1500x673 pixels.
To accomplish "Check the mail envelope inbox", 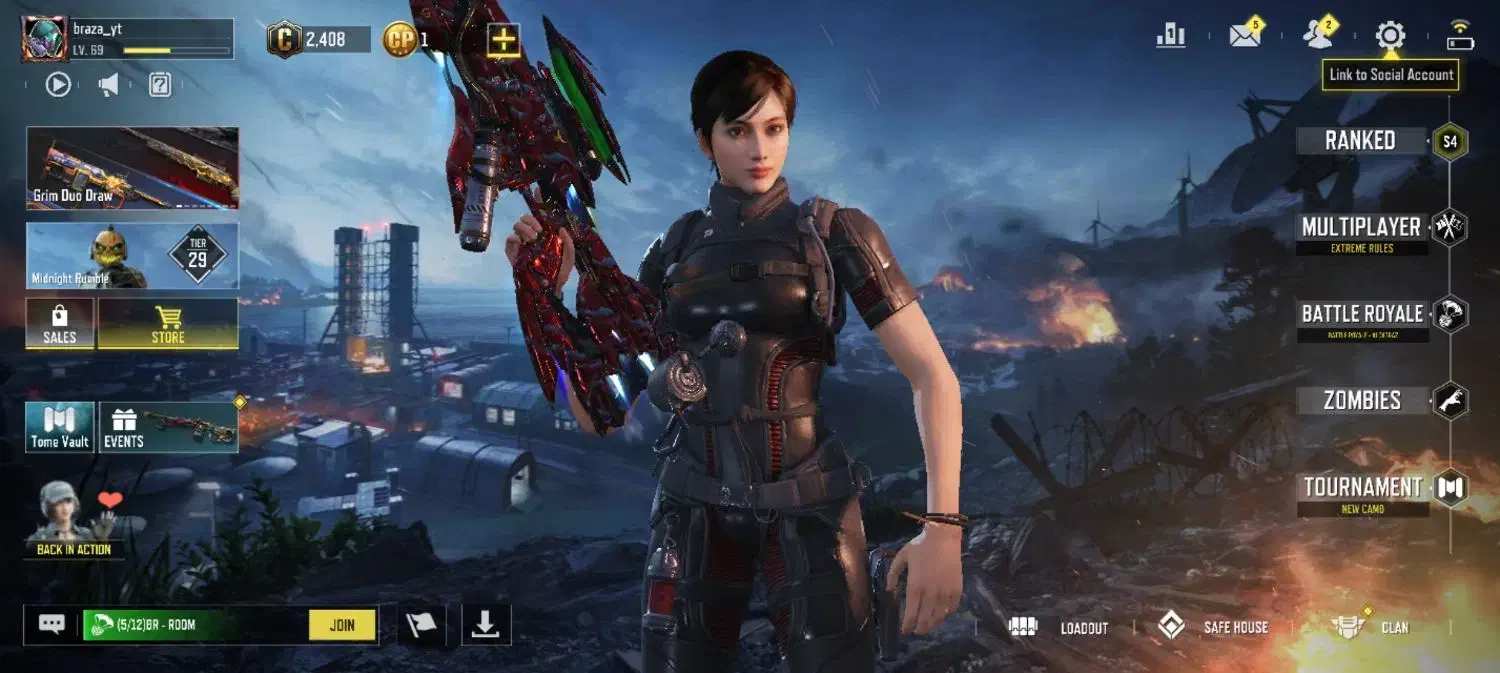I will (x=1245, y=36).
